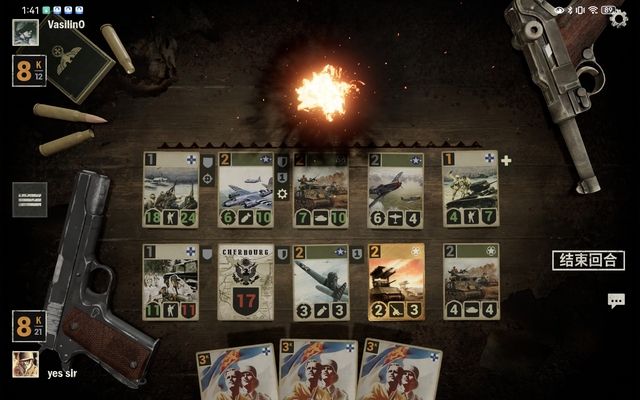Open the chat speech bubble
This screenshot has height=400, width=640.
tap(616, 300)
